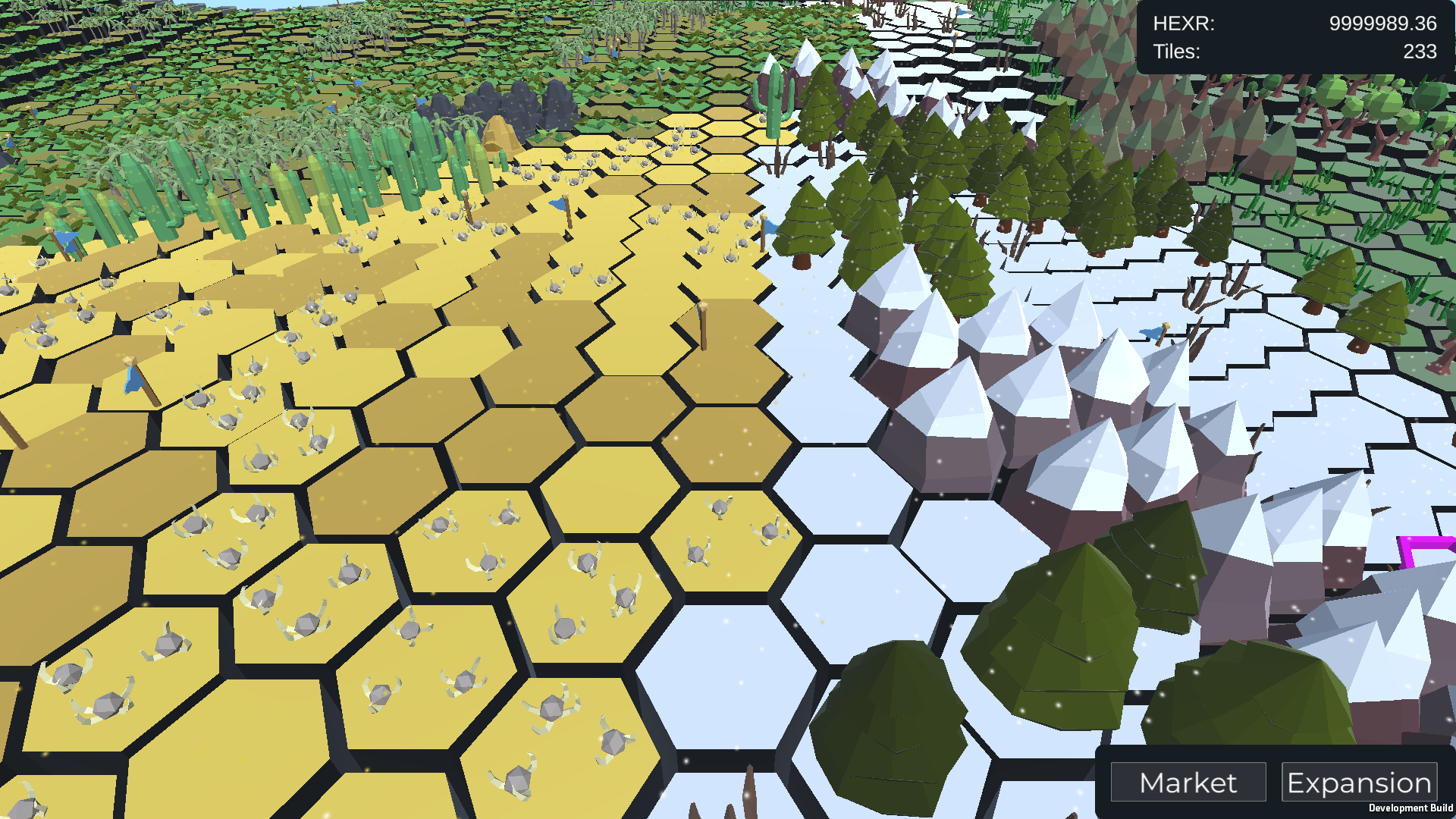Toggle the flag on the left desert edge
The width and height of the screenshot is (1456, 819).
coord(133,375)
